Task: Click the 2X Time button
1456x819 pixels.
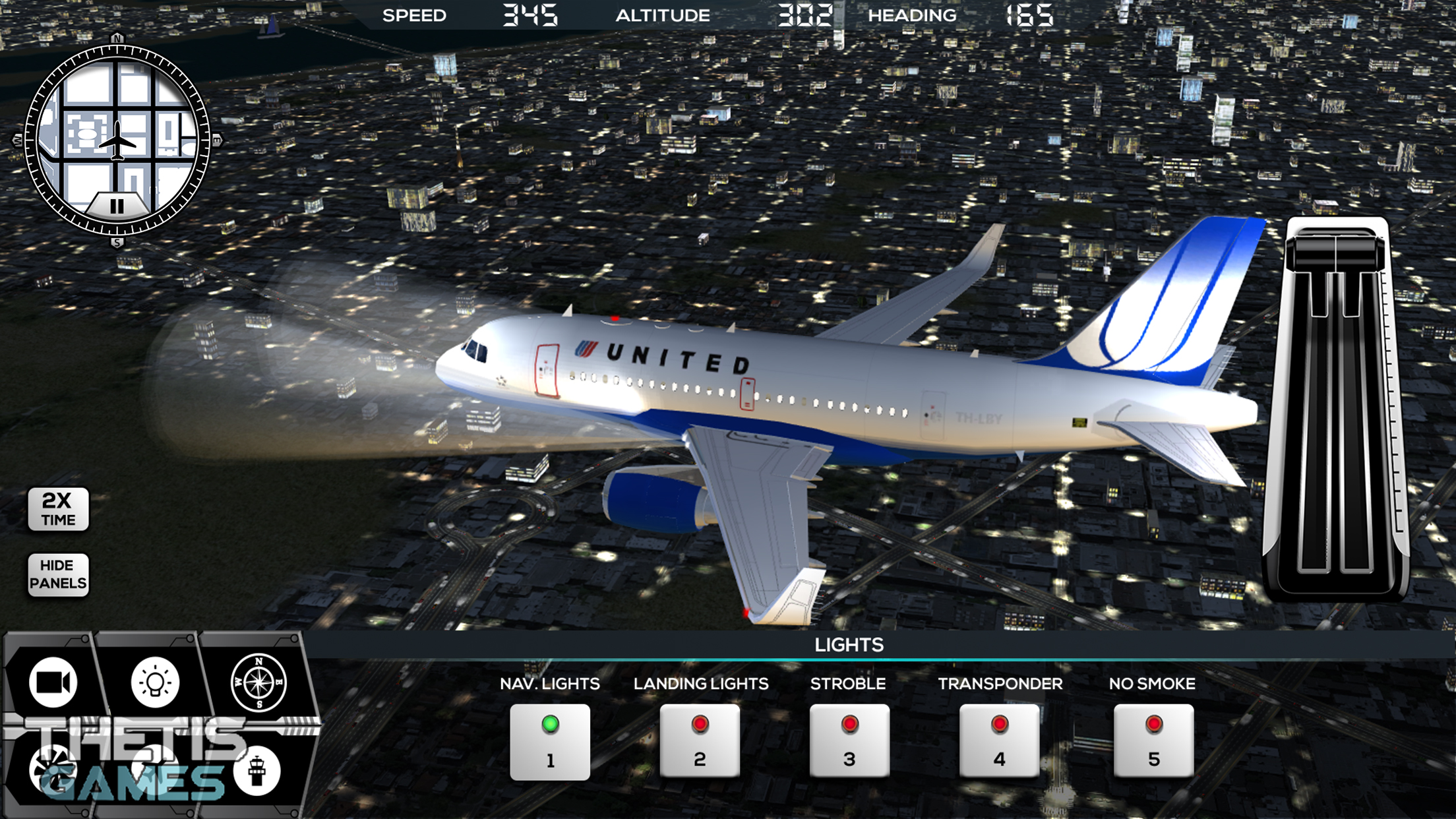Action: pyautogui.click(x=58, y=509)
